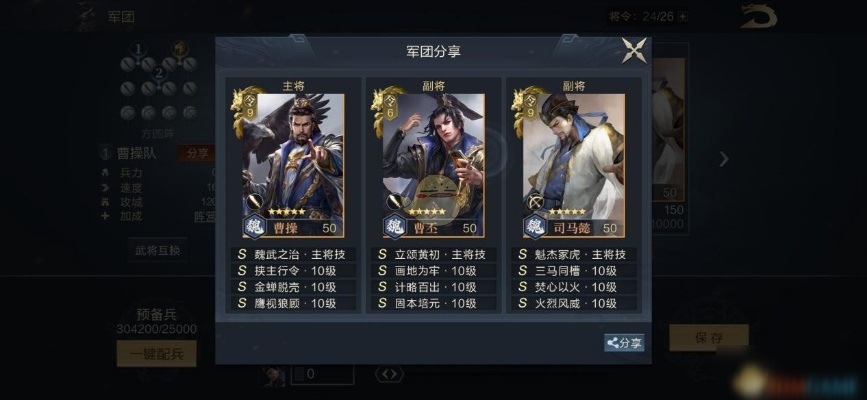Select the 固本培元 skill row

coord(433,302)
